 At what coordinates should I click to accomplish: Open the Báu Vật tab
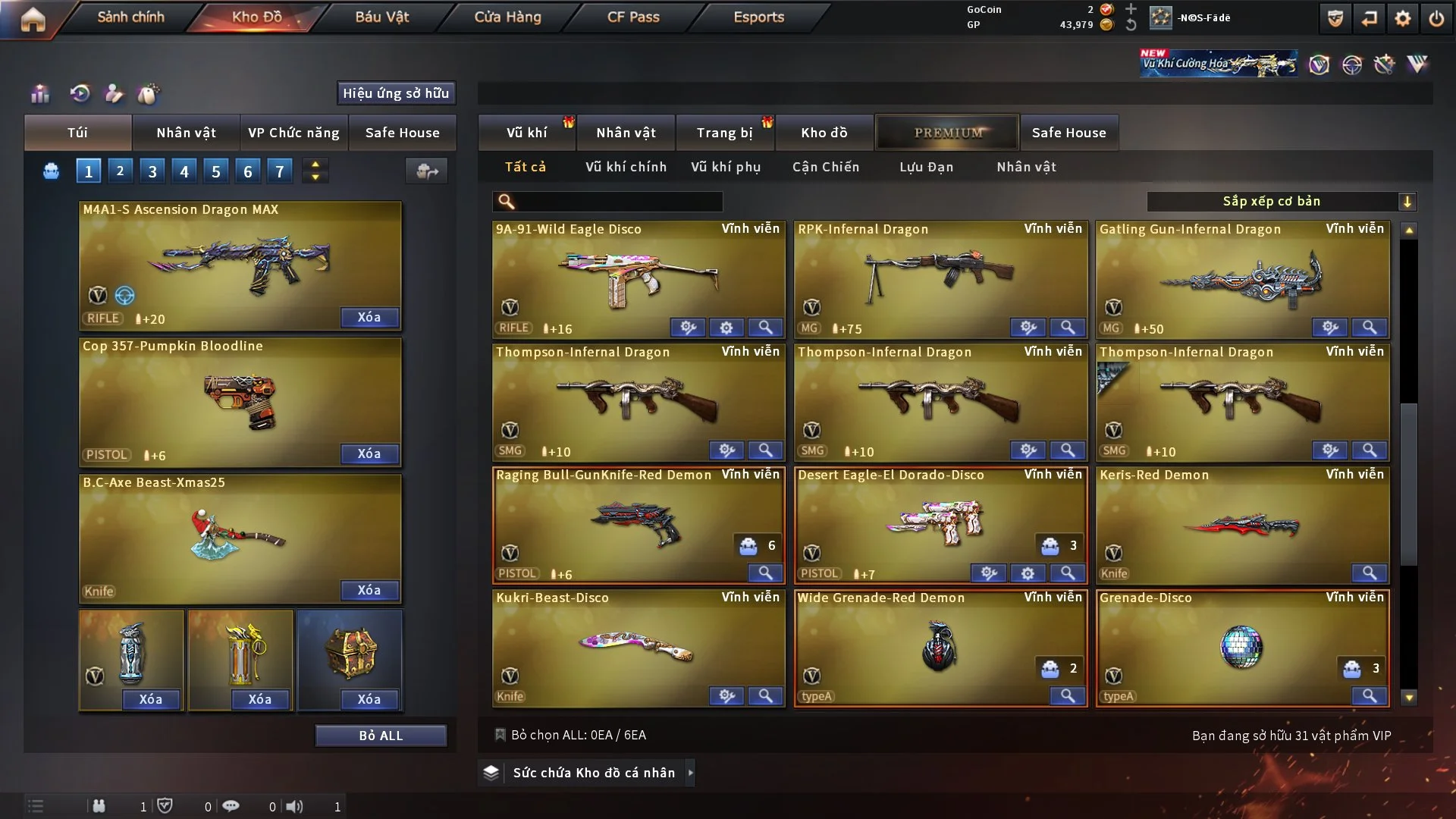pyautogui.click(x=381, y=17)
